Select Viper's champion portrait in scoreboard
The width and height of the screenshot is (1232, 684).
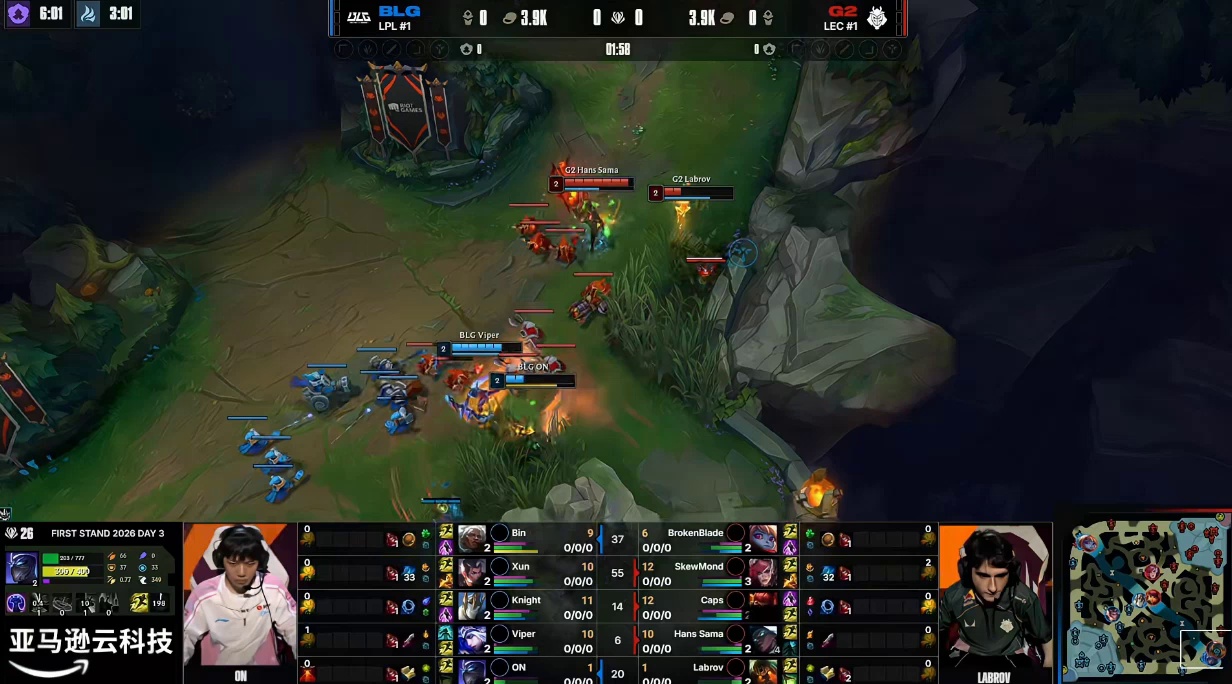pyautogui.click(x=472, y=639)
